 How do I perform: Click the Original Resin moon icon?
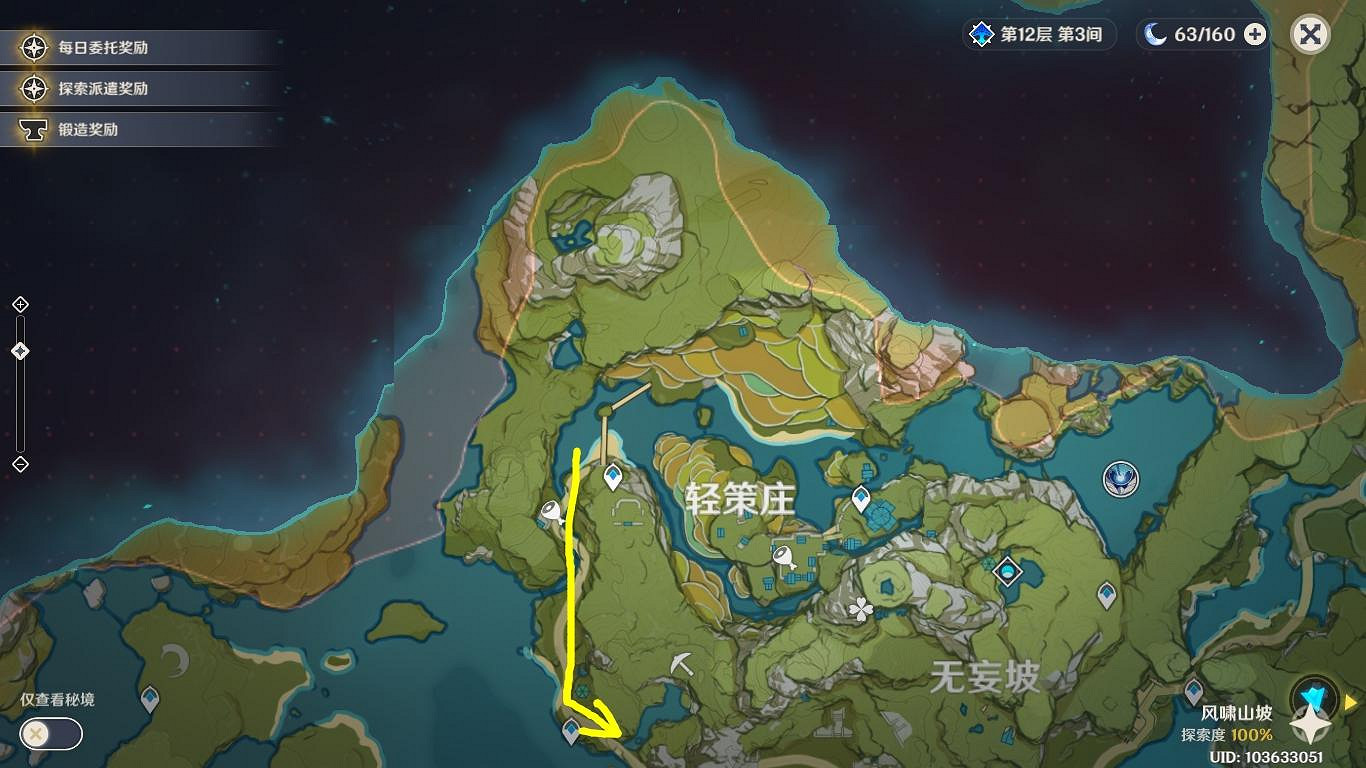1153,34
